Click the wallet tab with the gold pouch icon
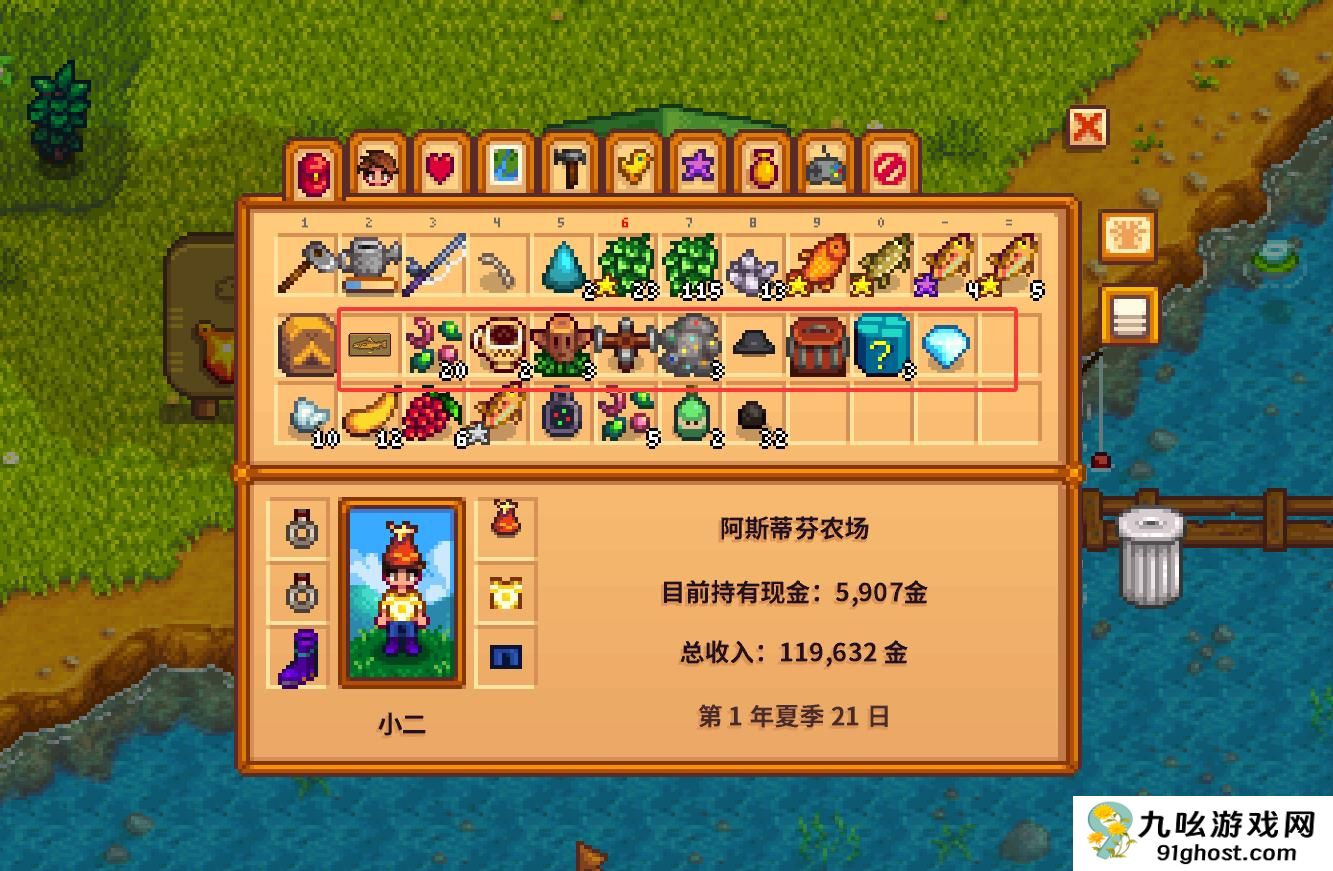 tap(762, 165)
